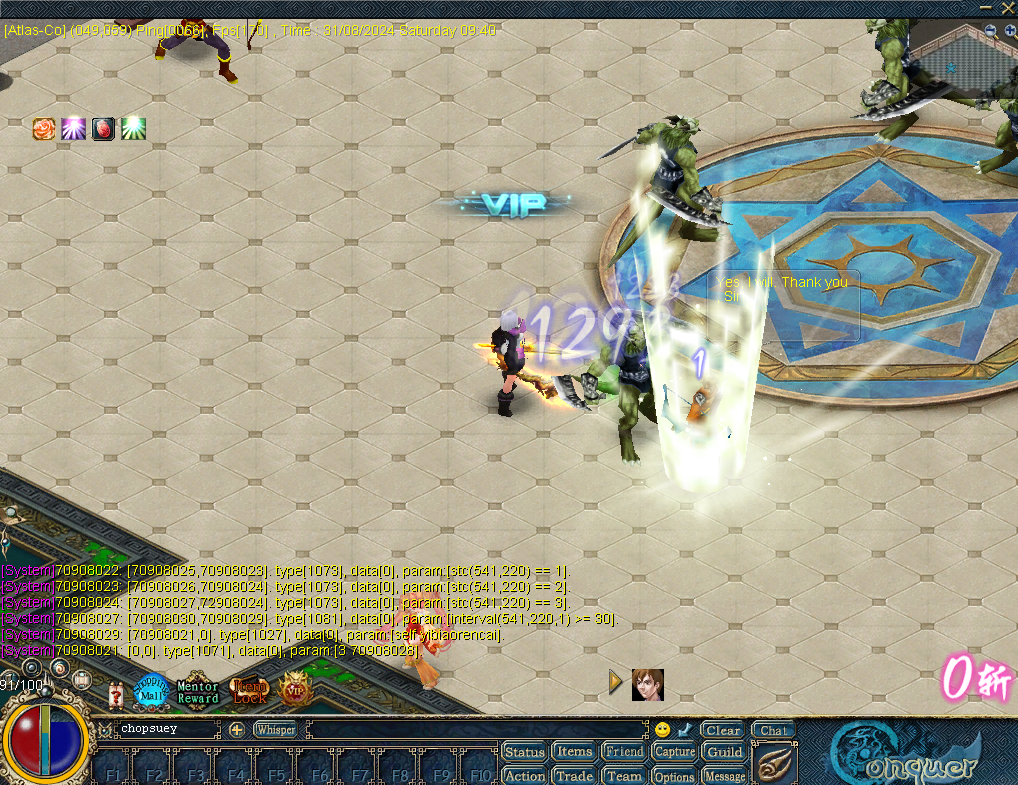Viewport: 1018px width, 785px height.
Task: Select the Whisper chat mode
Action: tap(275, 730)
